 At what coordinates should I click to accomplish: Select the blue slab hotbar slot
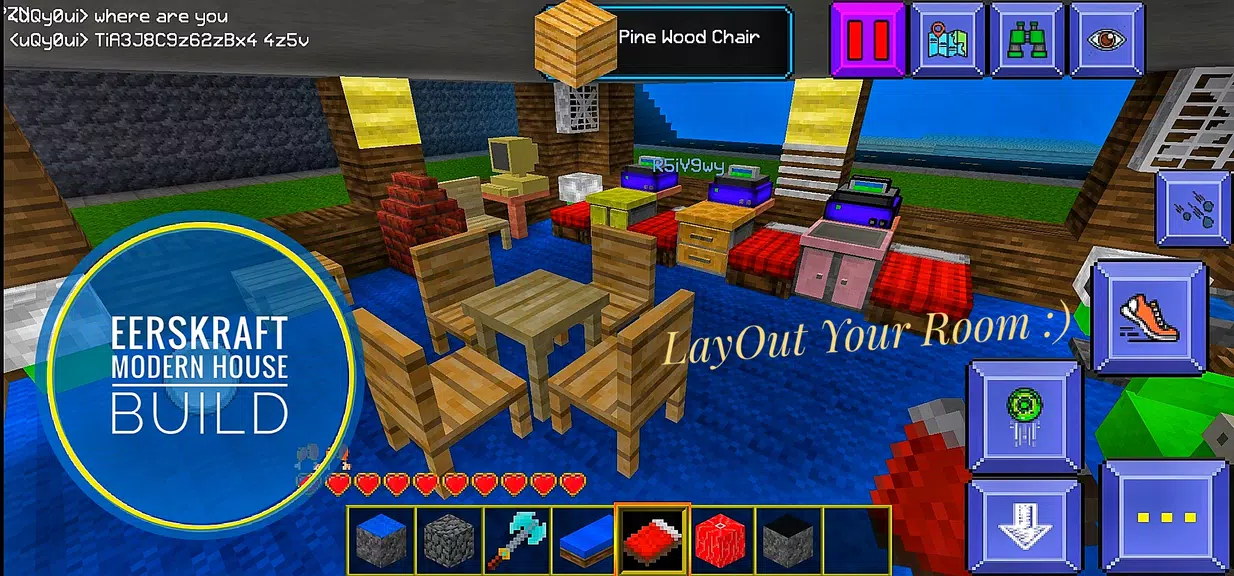point(584,538)
